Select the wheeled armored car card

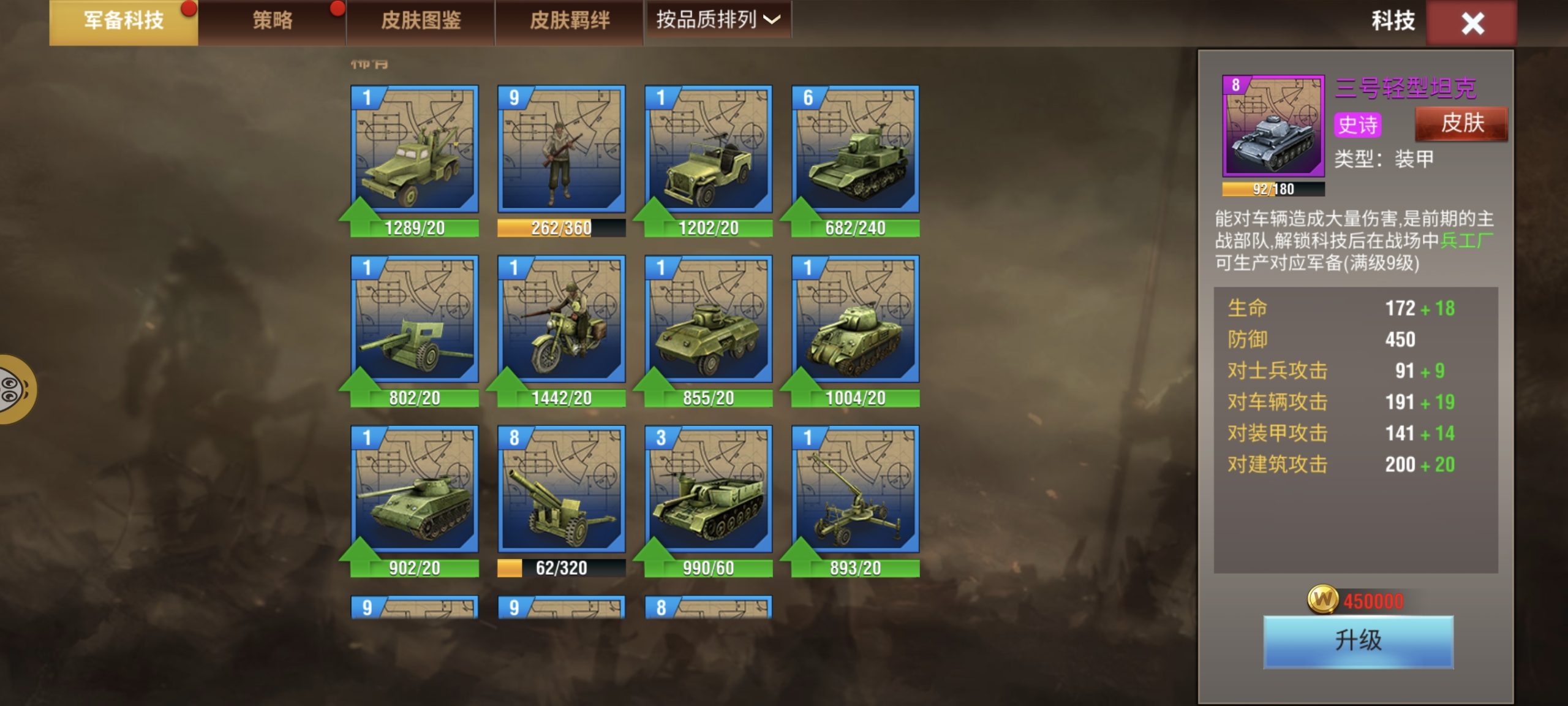point(709,320)
